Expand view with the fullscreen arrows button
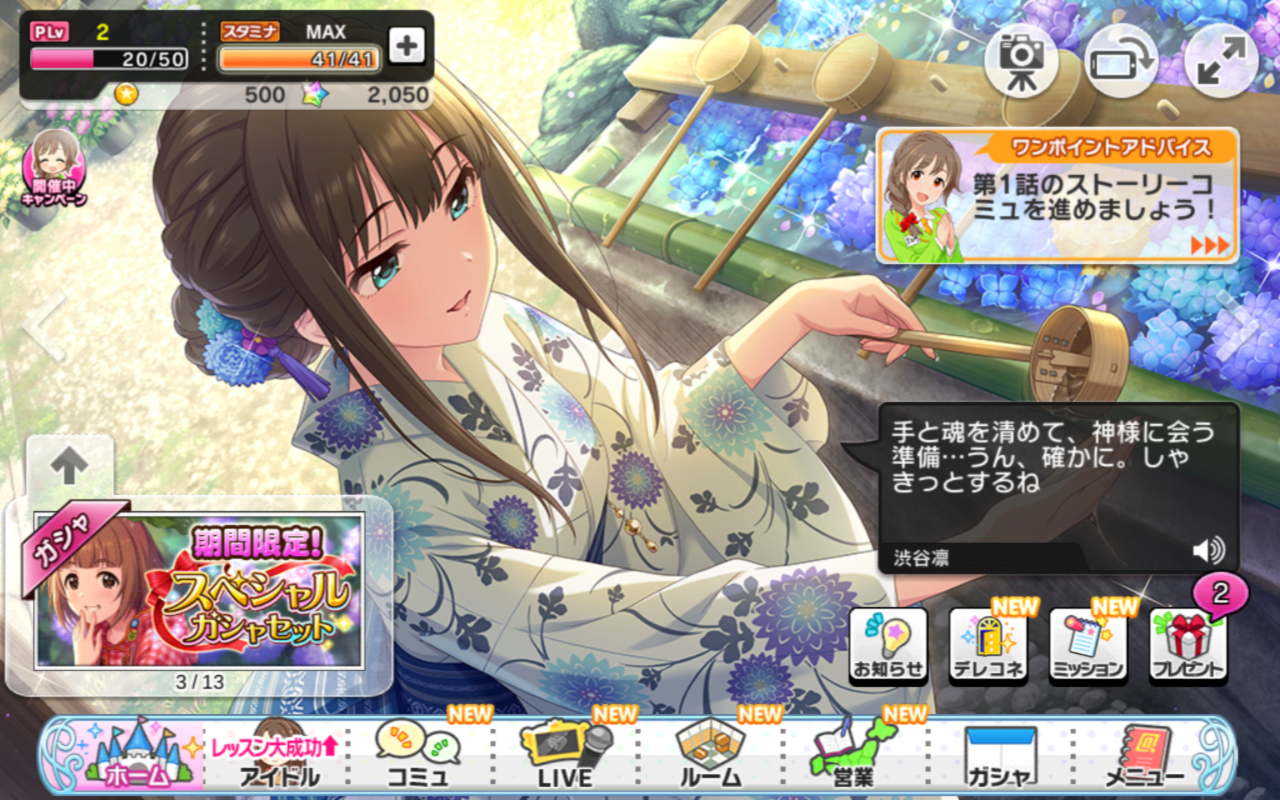Screen dimensions: 1280x800 click(1221, 61)
